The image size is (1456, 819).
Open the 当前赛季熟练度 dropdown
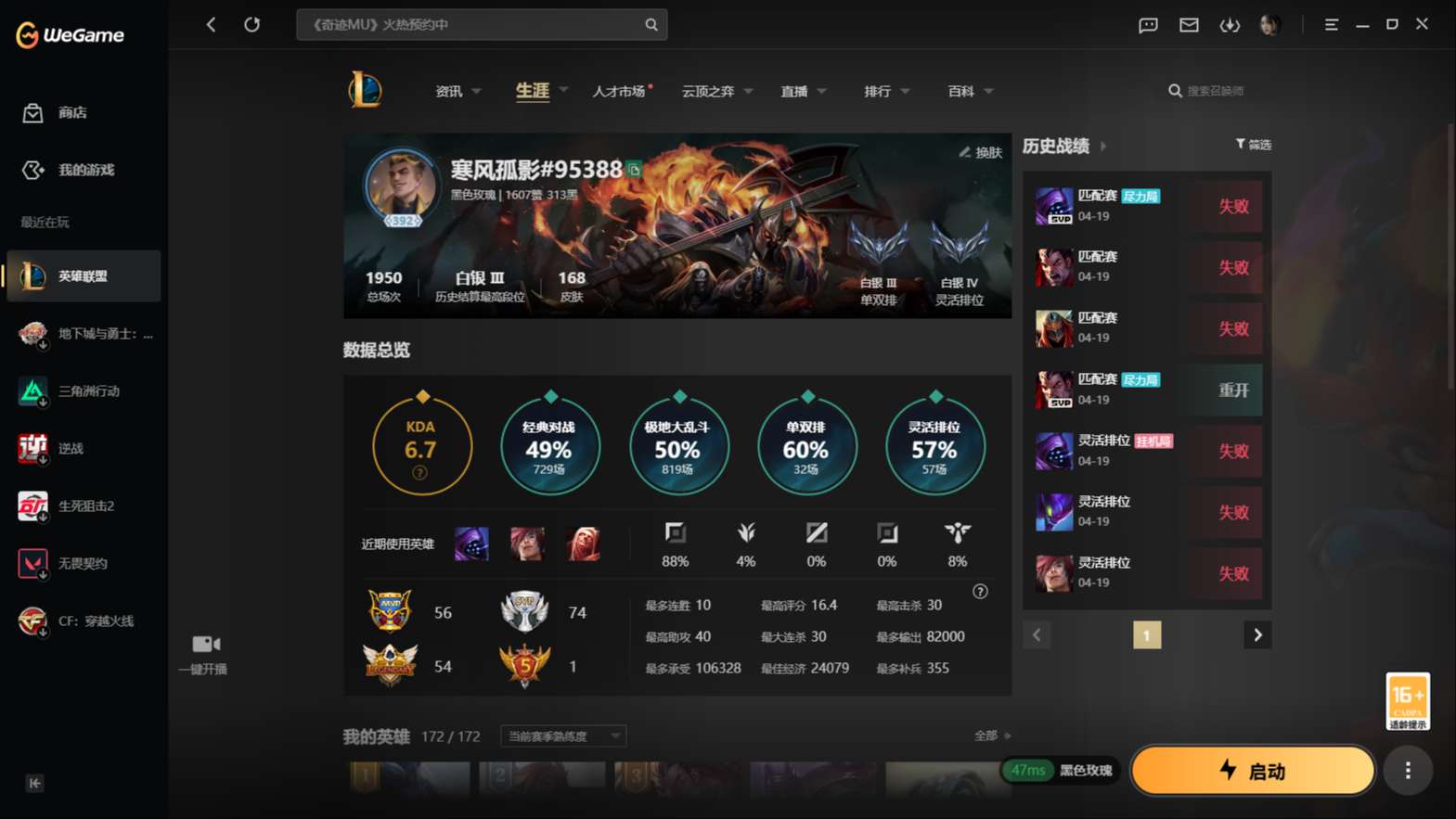[x=561, y=736]
